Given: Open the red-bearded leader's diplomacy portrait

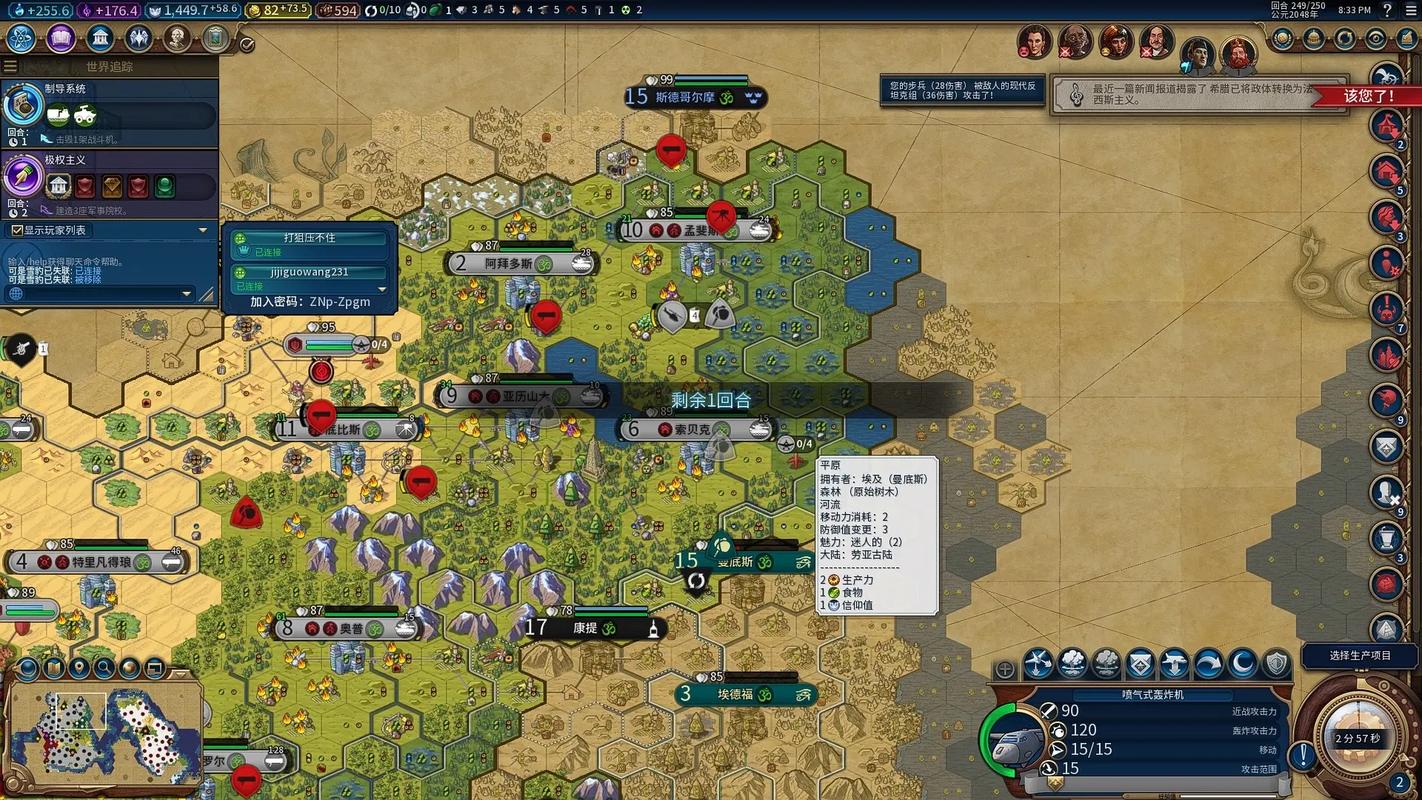Looking at the screenshot, I should (x=1238, y=53).
